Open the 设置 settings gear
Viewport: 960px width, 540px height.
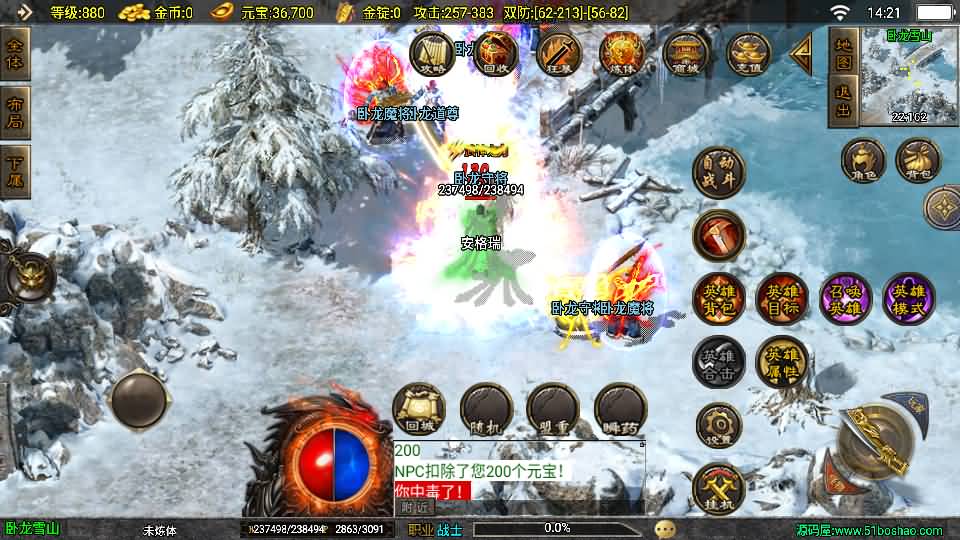click(x=718, y=425)
